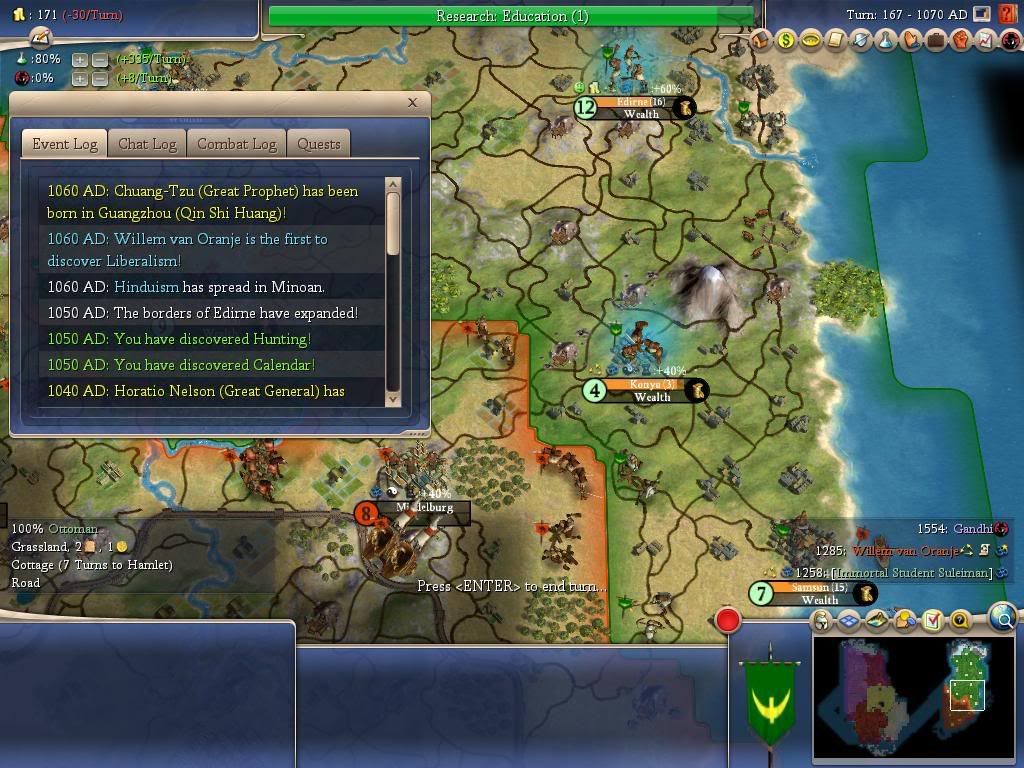Open the financial advisor dollar icon
Image resolution: width=1024 pixels, height=768 pixels.
[786, 41]
